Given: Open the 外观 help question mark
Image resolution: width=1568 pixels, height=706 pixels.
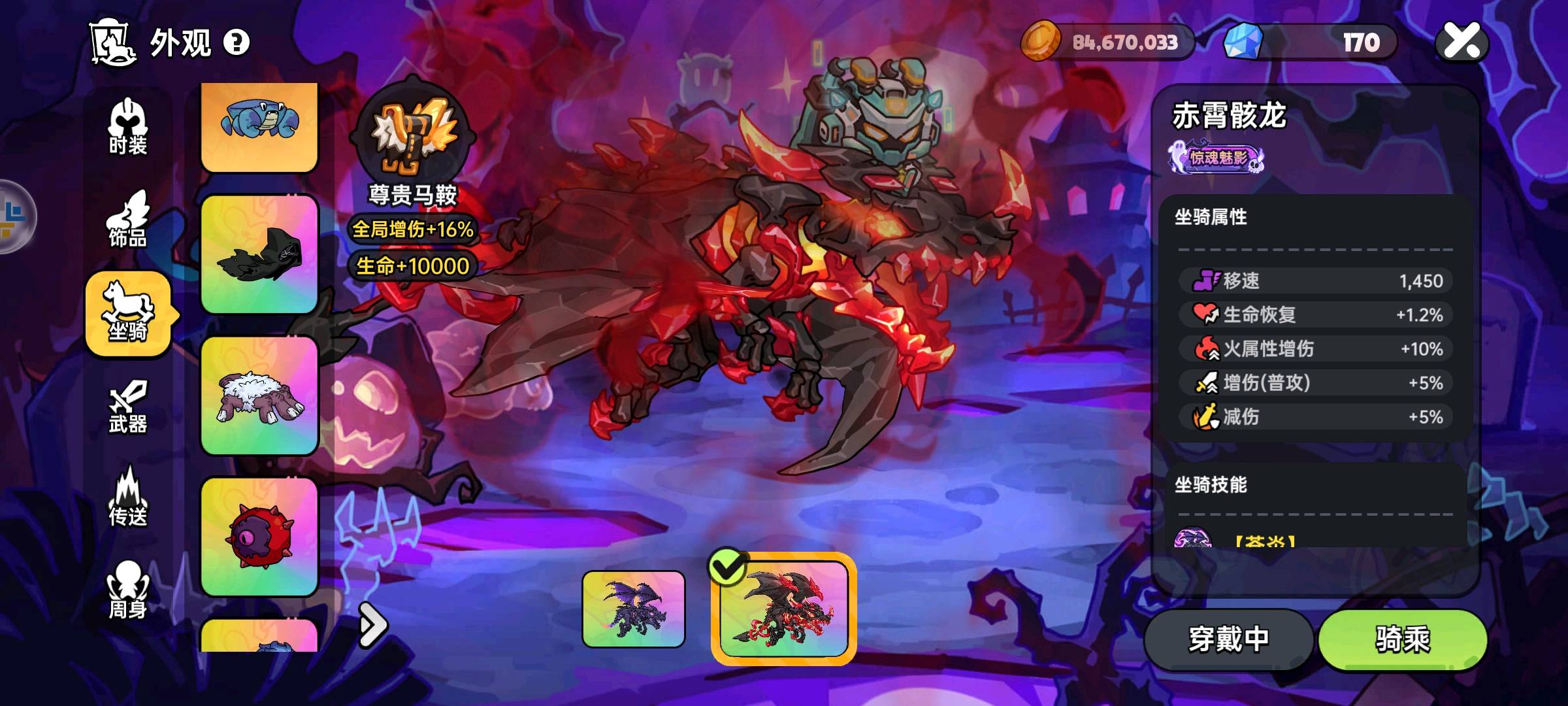Looking at the screenshot, I should [237, 42].
